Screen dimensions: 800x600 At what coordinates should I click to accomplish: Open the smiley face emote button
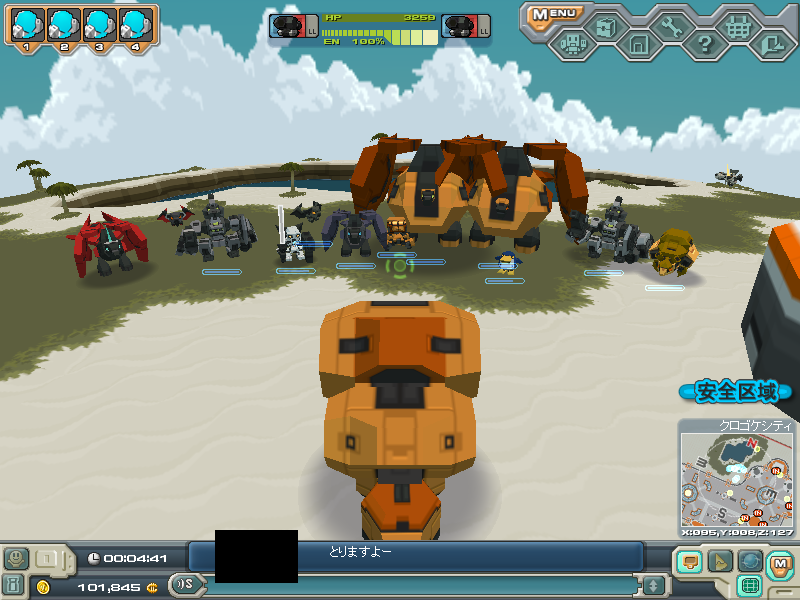[x=16, y=558]
